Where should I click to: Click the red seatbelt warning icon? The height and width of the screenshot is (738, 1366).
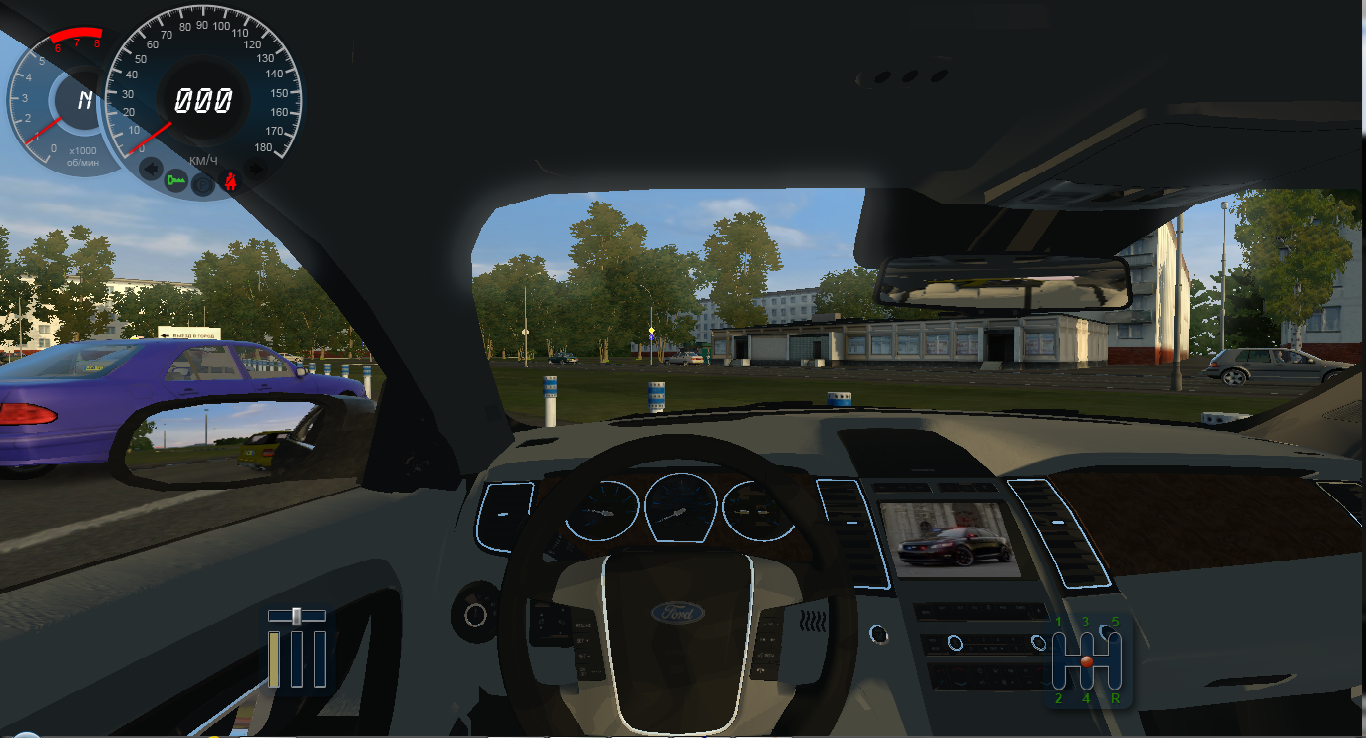[x=230, y=181]
